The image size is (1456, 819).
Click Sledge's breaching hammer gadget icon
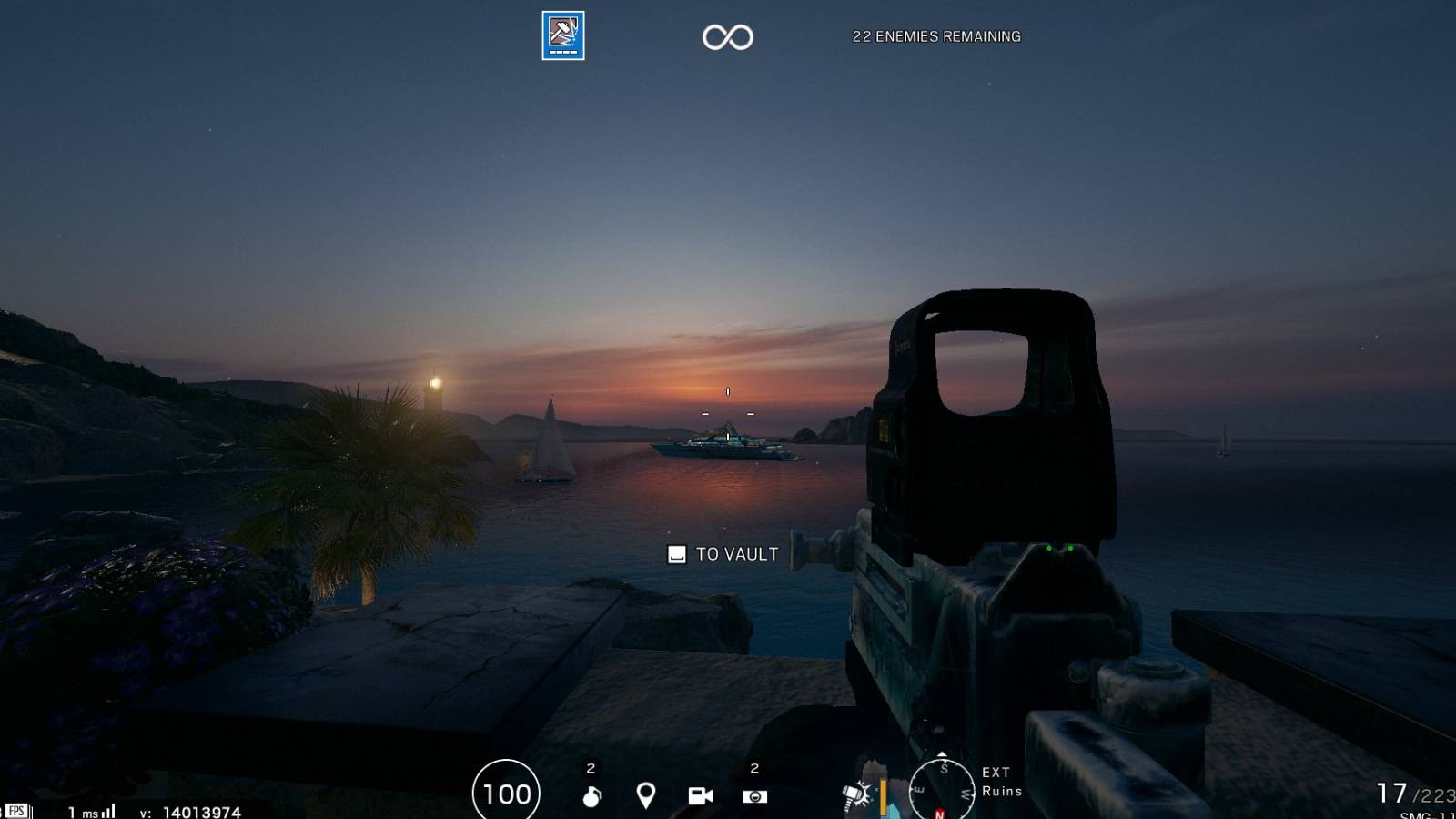point(854,796)
